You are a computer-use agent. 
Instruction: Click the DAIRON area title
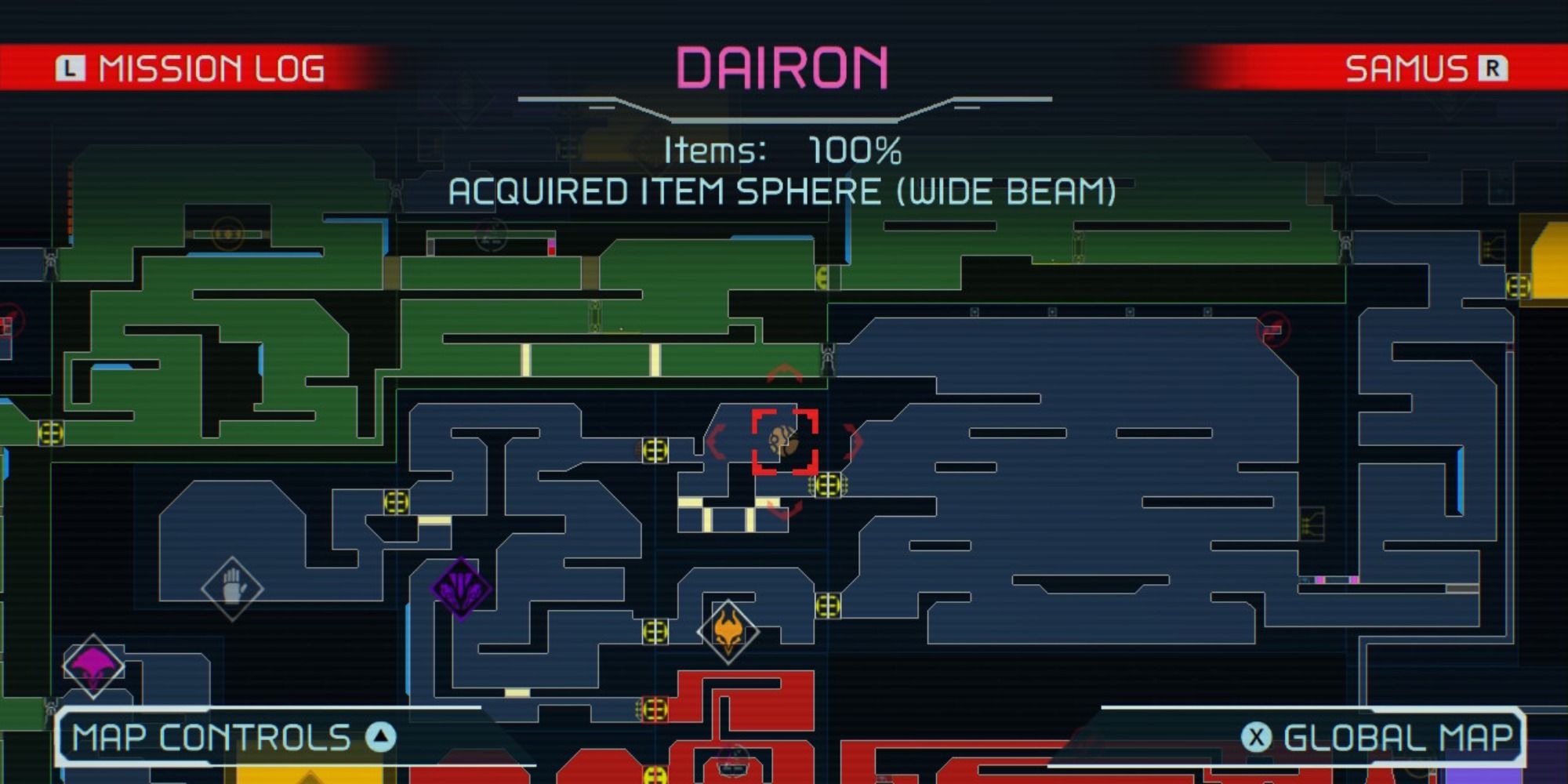[784, 67]
